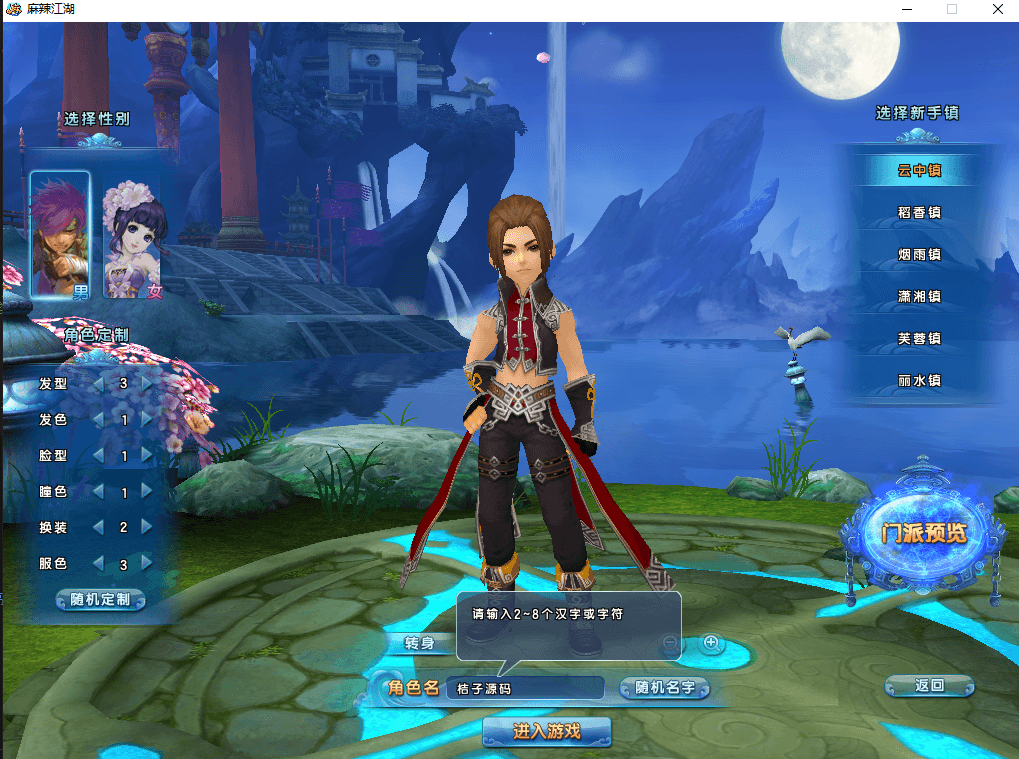
Task: Choose the 稻香镇 starter town
Action: pos(919,212)
